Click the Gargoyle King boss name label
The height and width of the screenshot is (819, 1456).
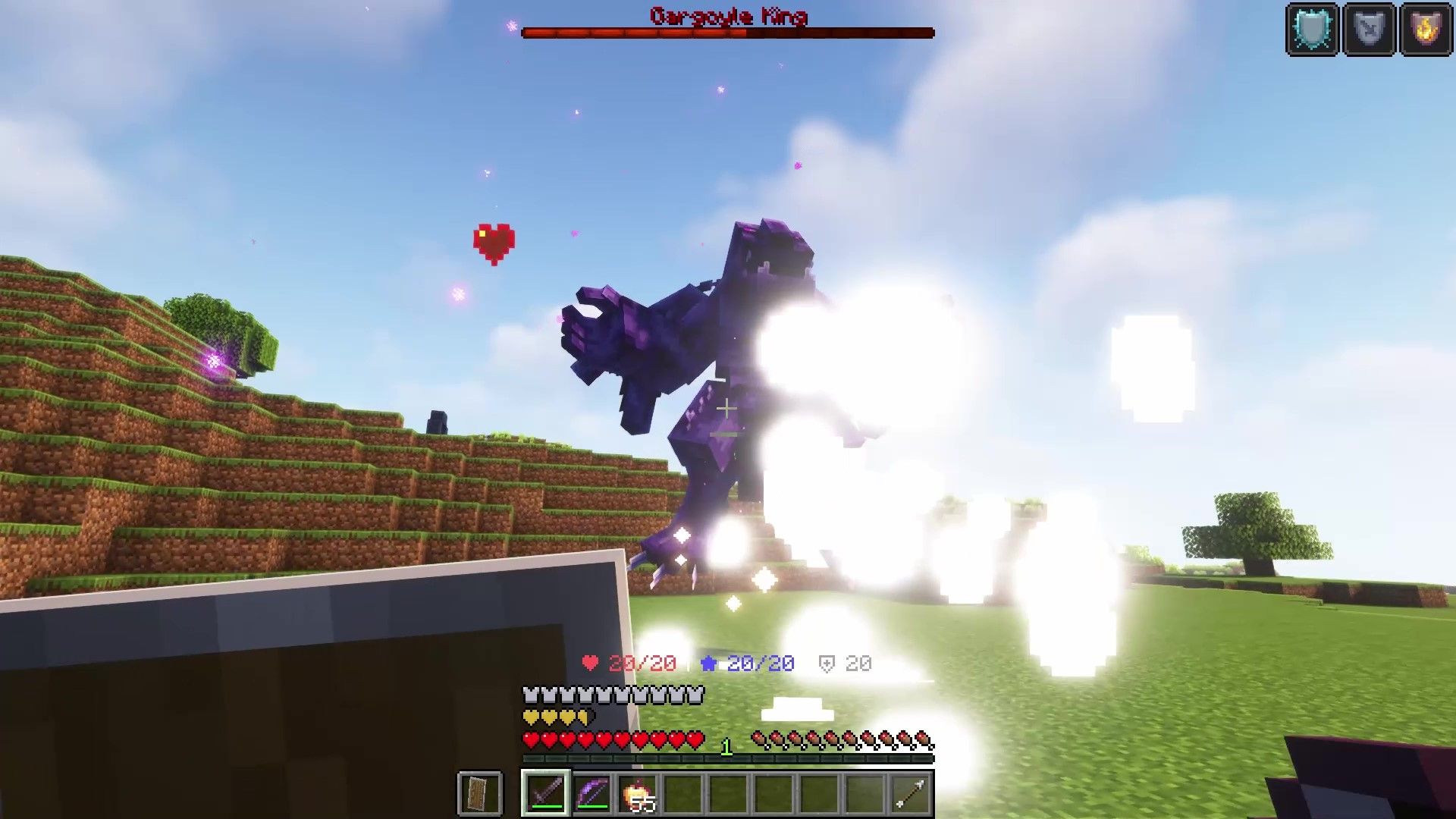728,16
